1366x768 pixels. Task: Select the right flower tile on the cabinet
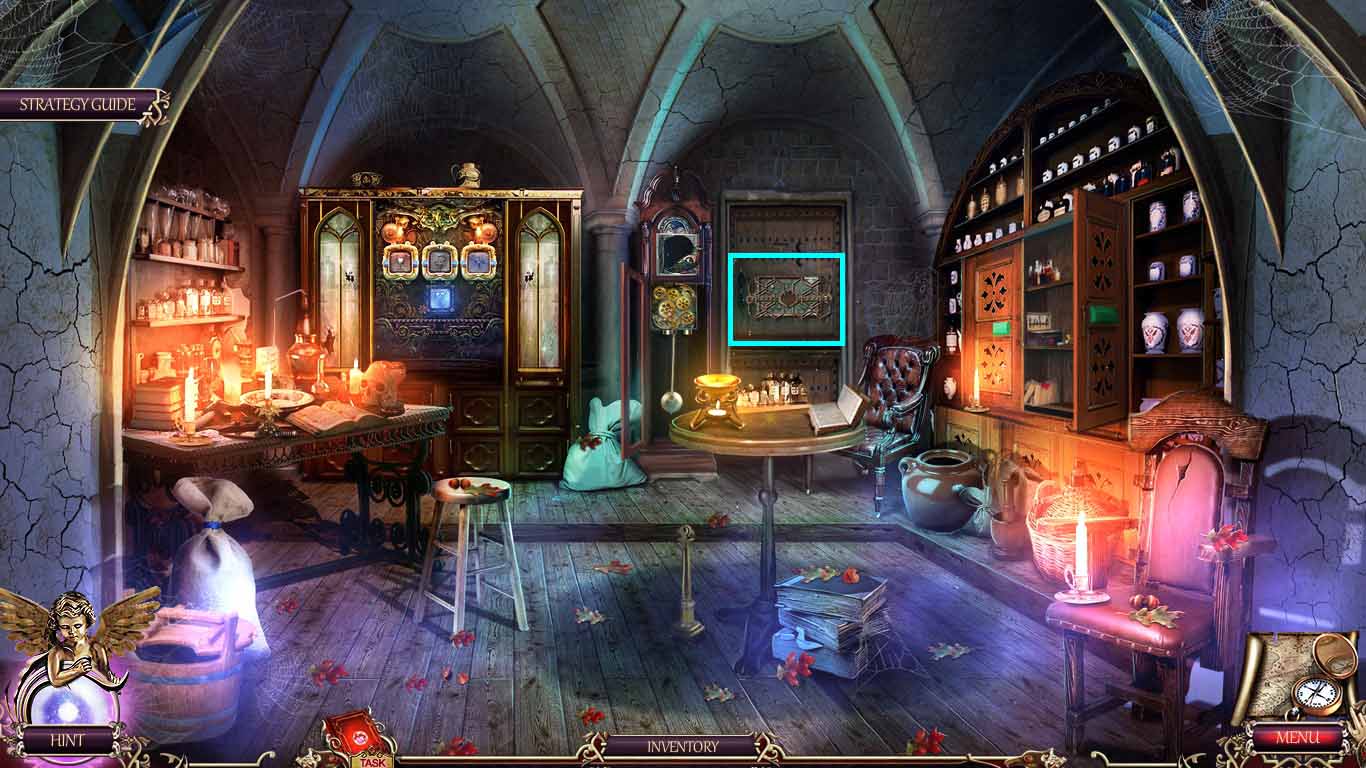[478, 263]
